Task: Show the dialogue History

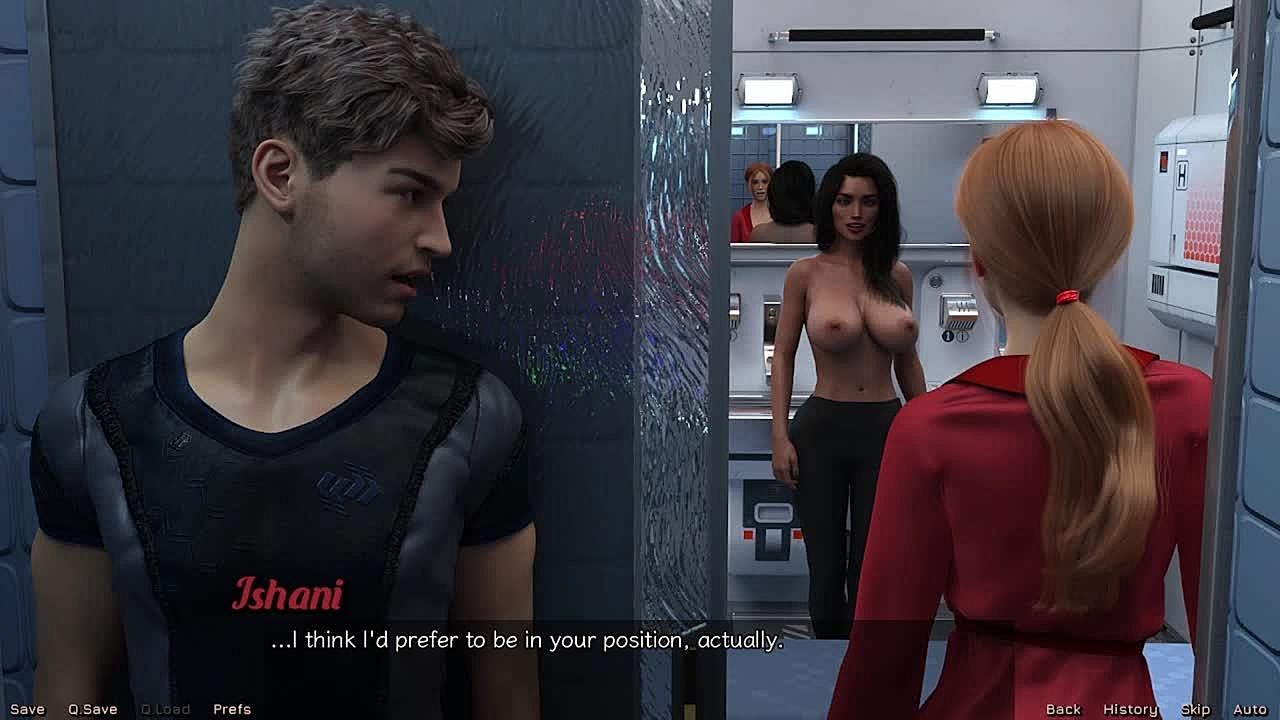Action: [x=1130, y=709]
